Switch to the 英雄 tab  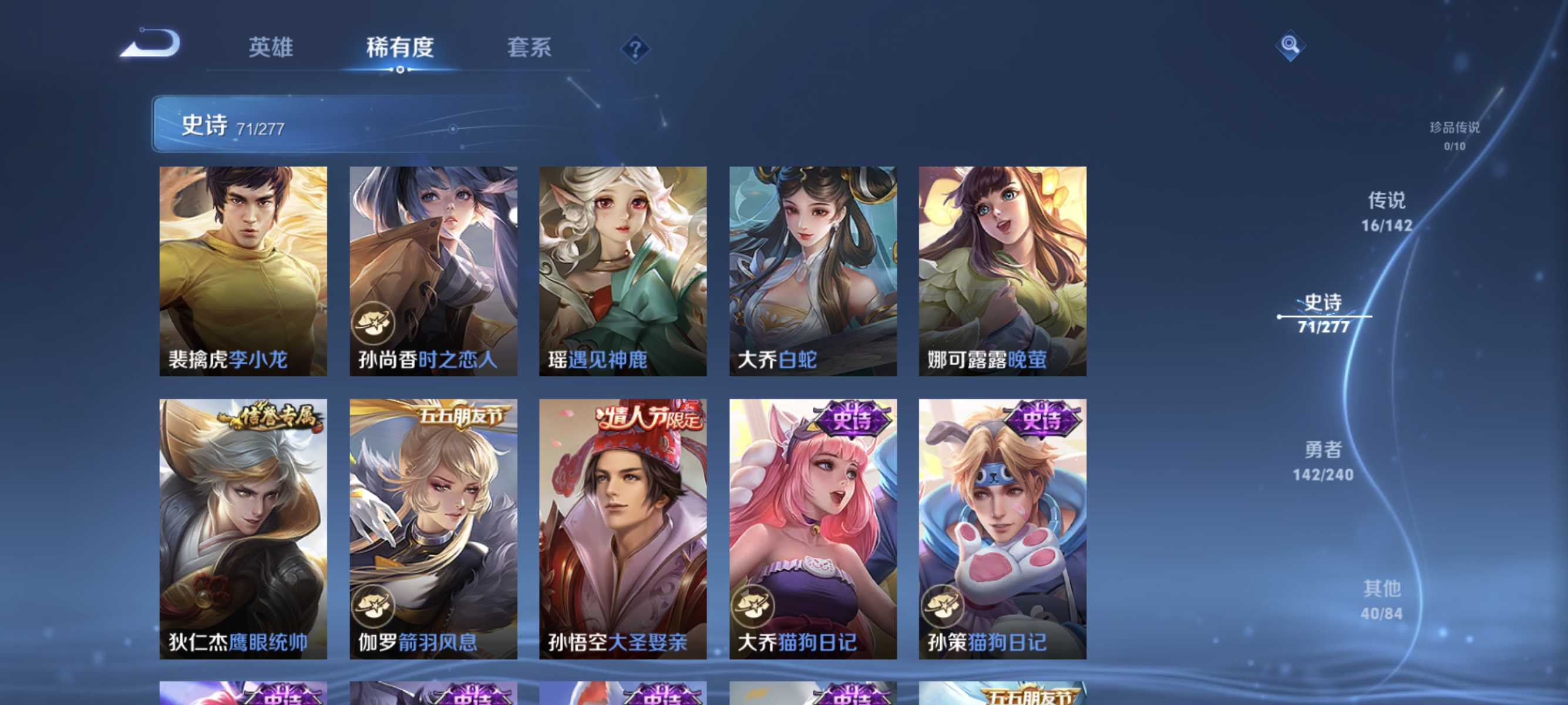(271, 48)
